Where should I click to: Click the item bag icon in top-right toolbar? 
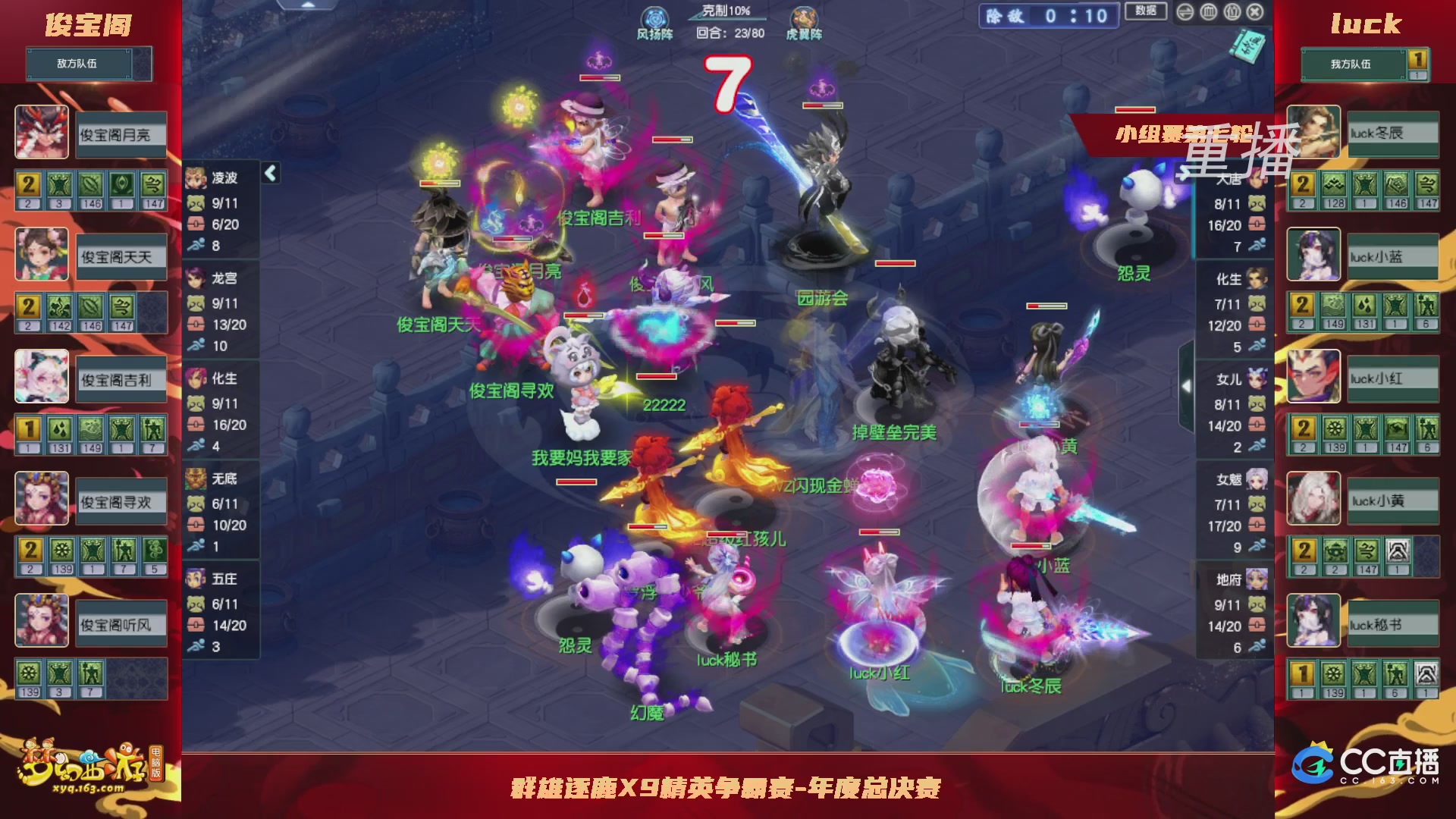[1232, 12]
